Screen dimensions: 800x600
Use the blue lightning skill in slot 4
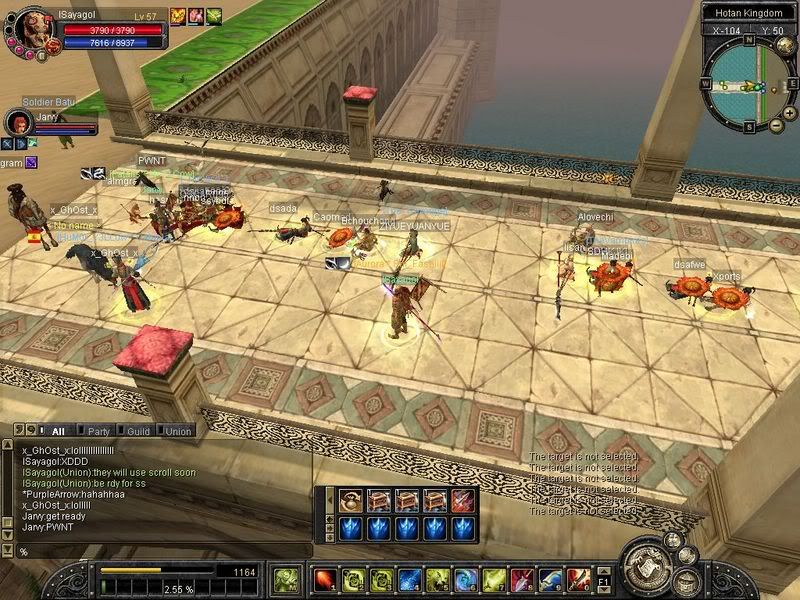pyautogui.click(x=408, y=579)
